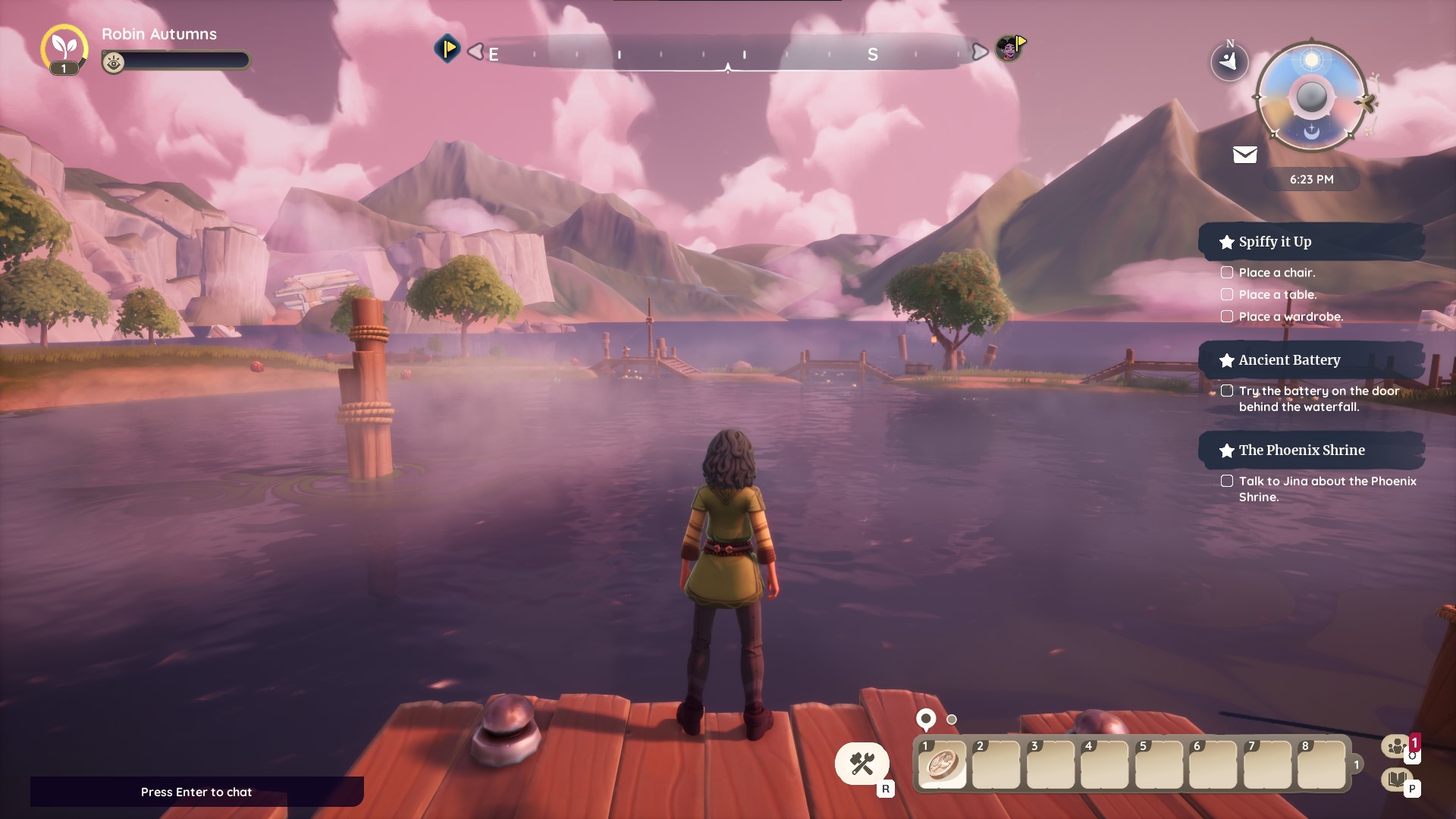This screenshot has height=819, width=1456.
Task: Click the north indicator compass icon
Action: coord(1229,60)
